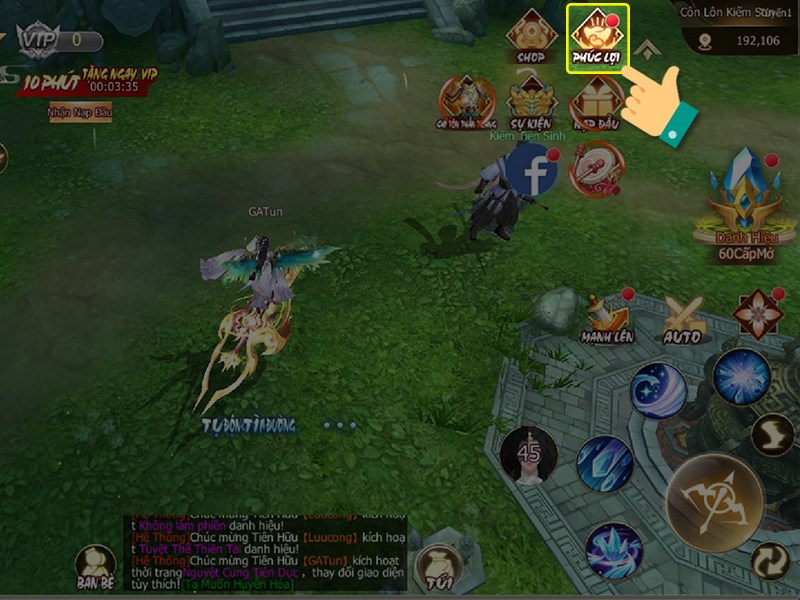Toggle Auto combat mode
The image size is (800, 600).
click(x=683, y=320)
